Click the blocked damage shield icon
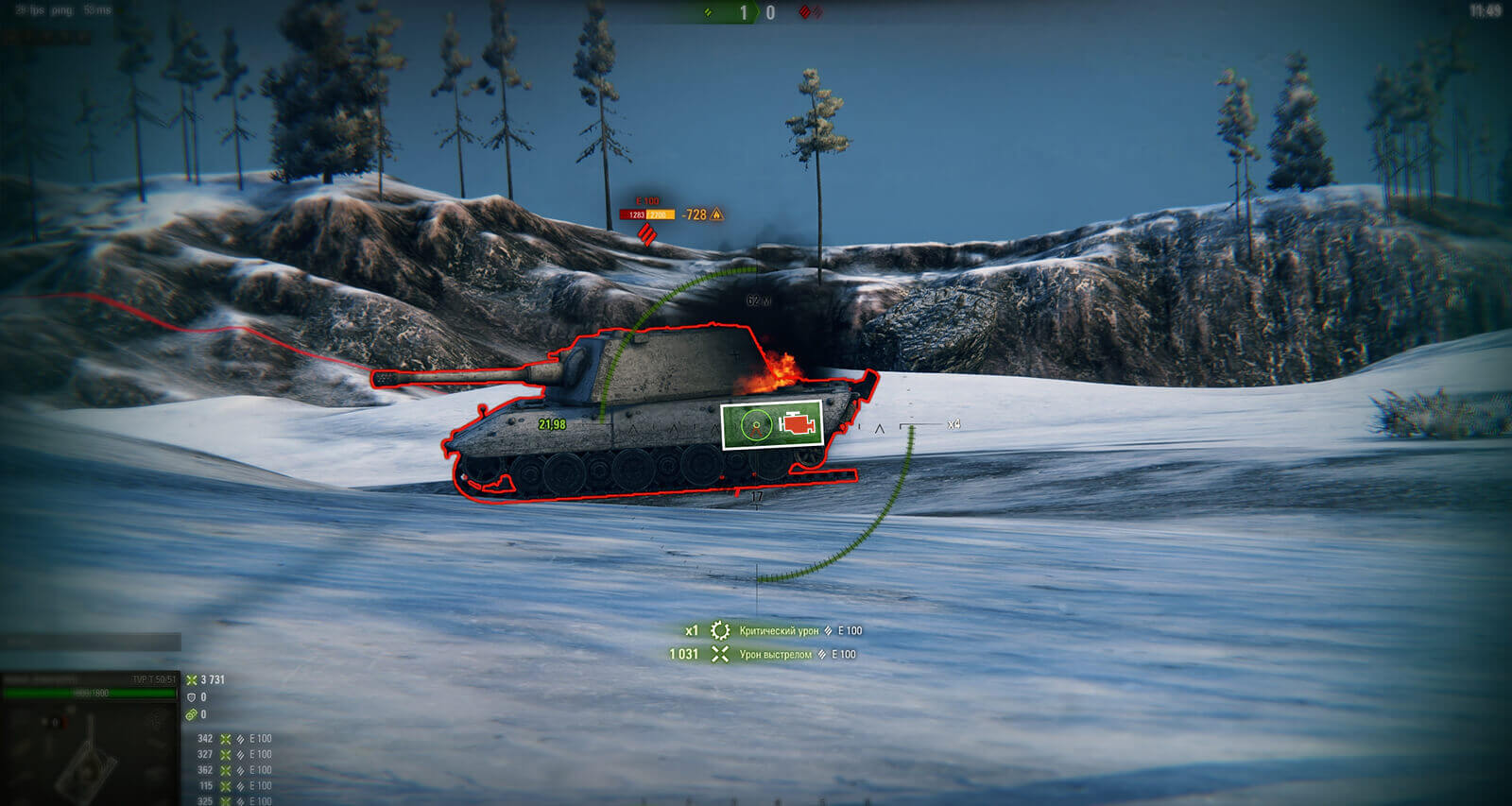The height and width of the screenshot is (806, 1512). click(x=192, y=697)
